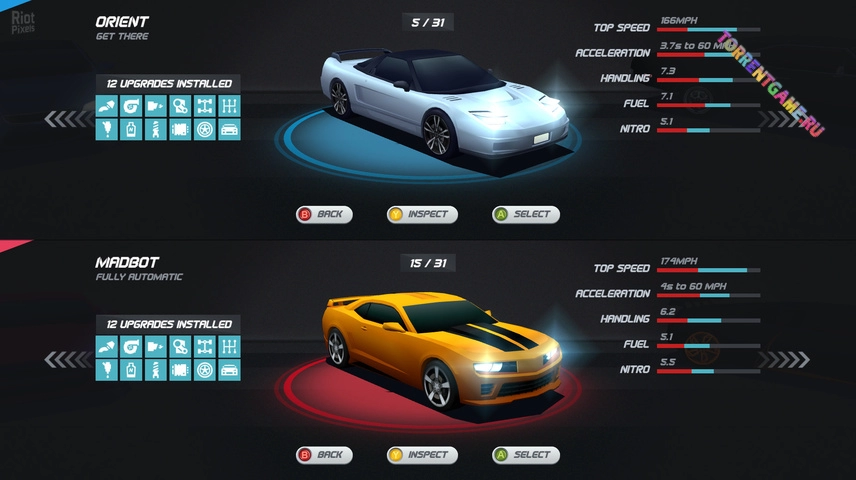Show next car using Madbot's right chevrons
This screenshot has width=856, height=480.
[787, 359]
